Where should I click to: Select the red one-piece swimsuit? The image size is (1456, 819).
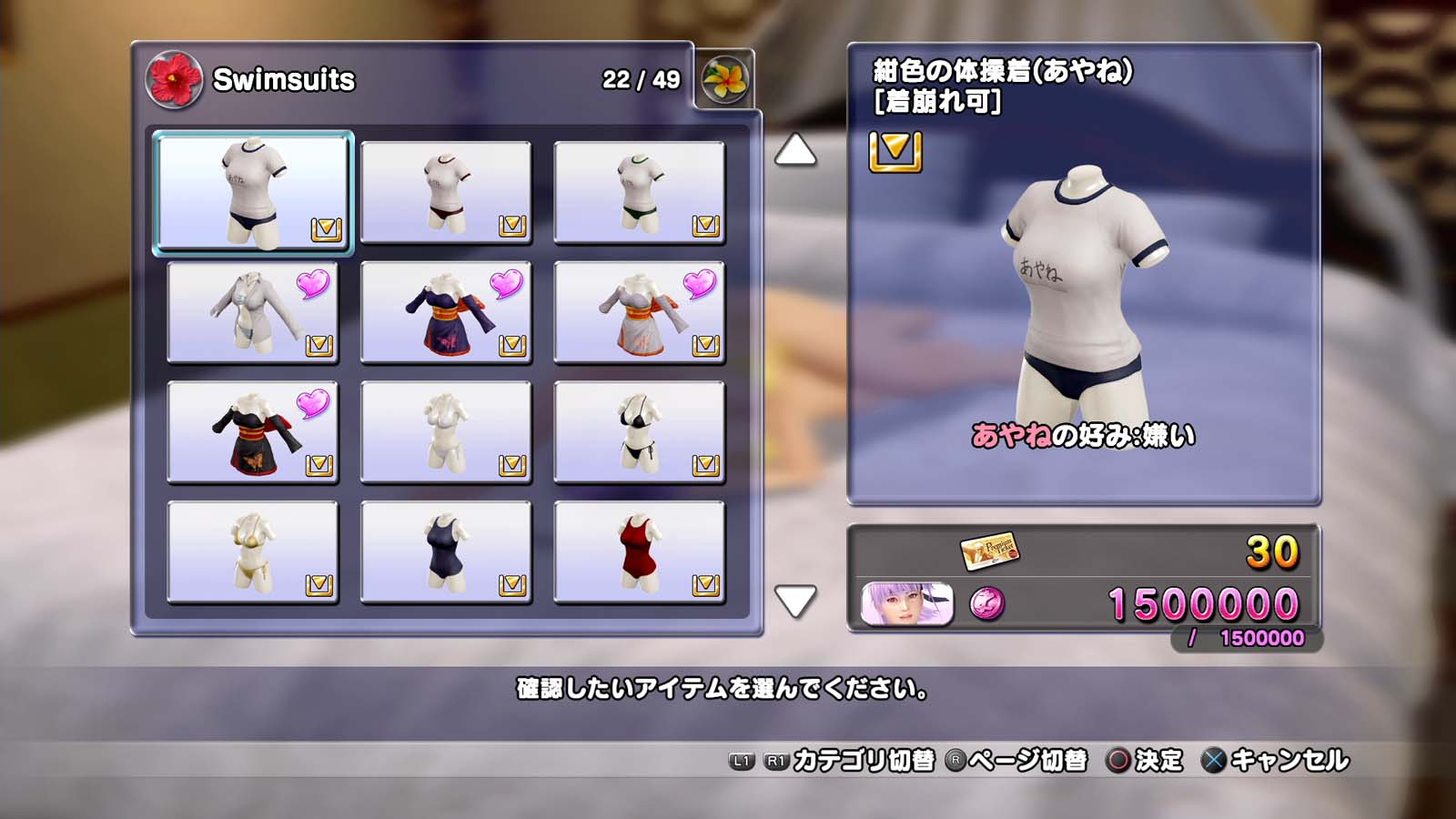[639, 551]
